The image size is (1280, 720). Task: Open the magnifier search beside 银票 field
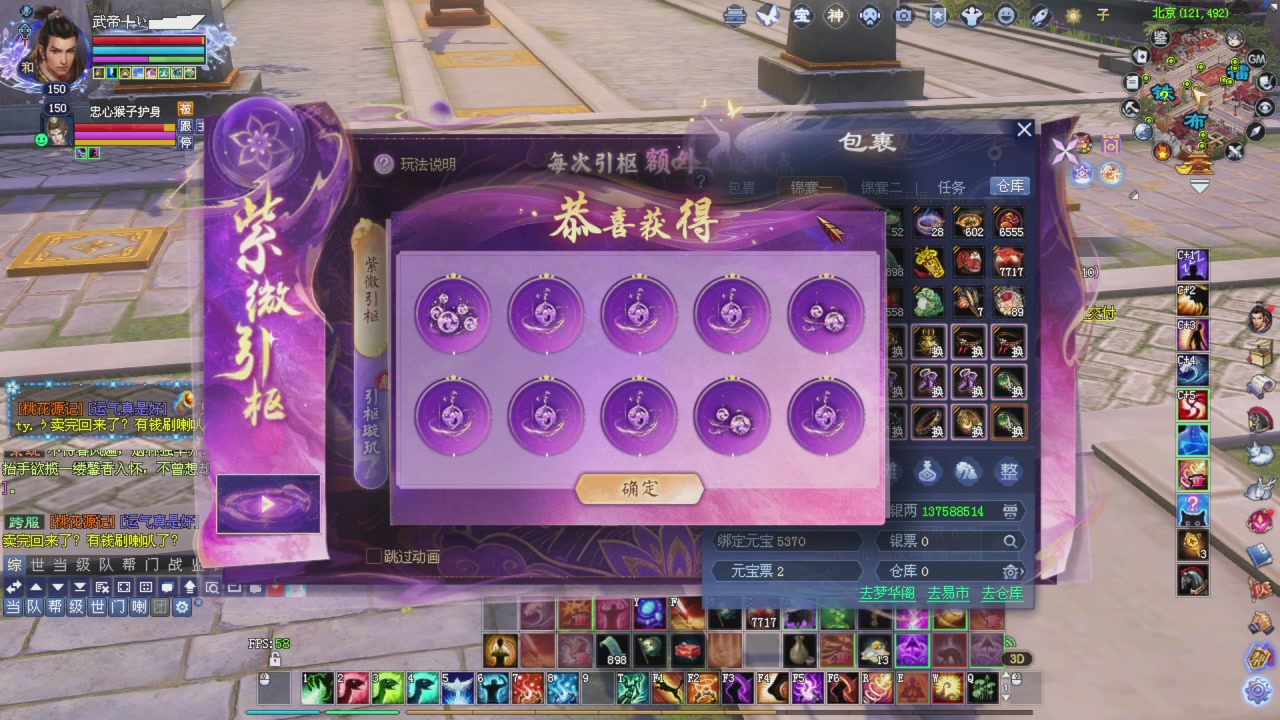tap(1010, 540)
